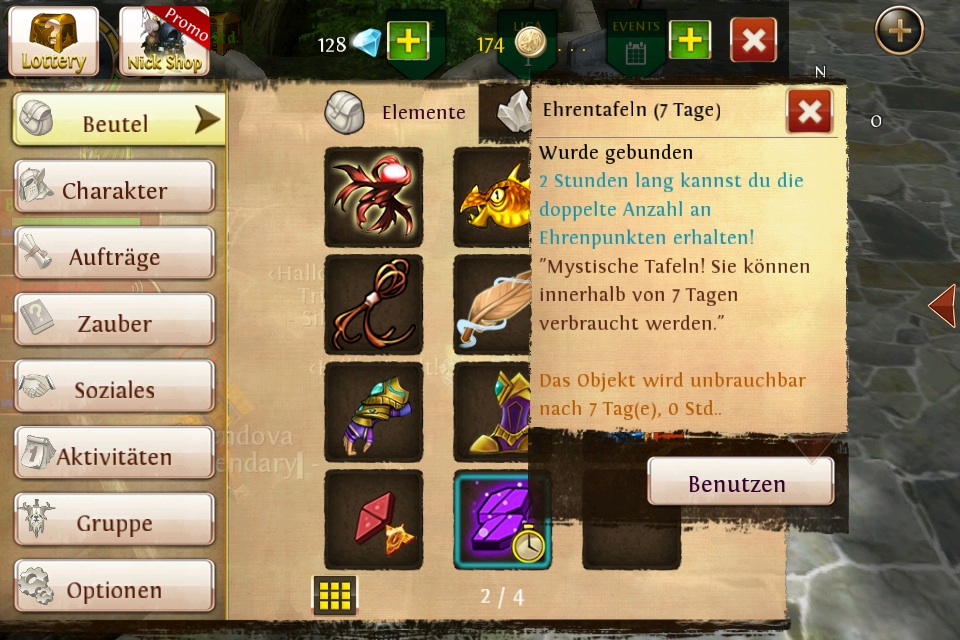This screenshot has width=960, height=640.
Task: Open the Aktivitäten menu
Action: 114,456
